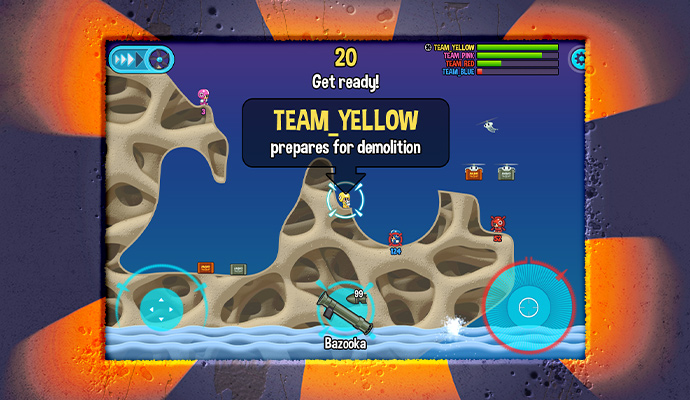Tap the red aim and fire control
The width and height of the screenshot is (690, 400).
pyautogui.click(x=528, y=302)
